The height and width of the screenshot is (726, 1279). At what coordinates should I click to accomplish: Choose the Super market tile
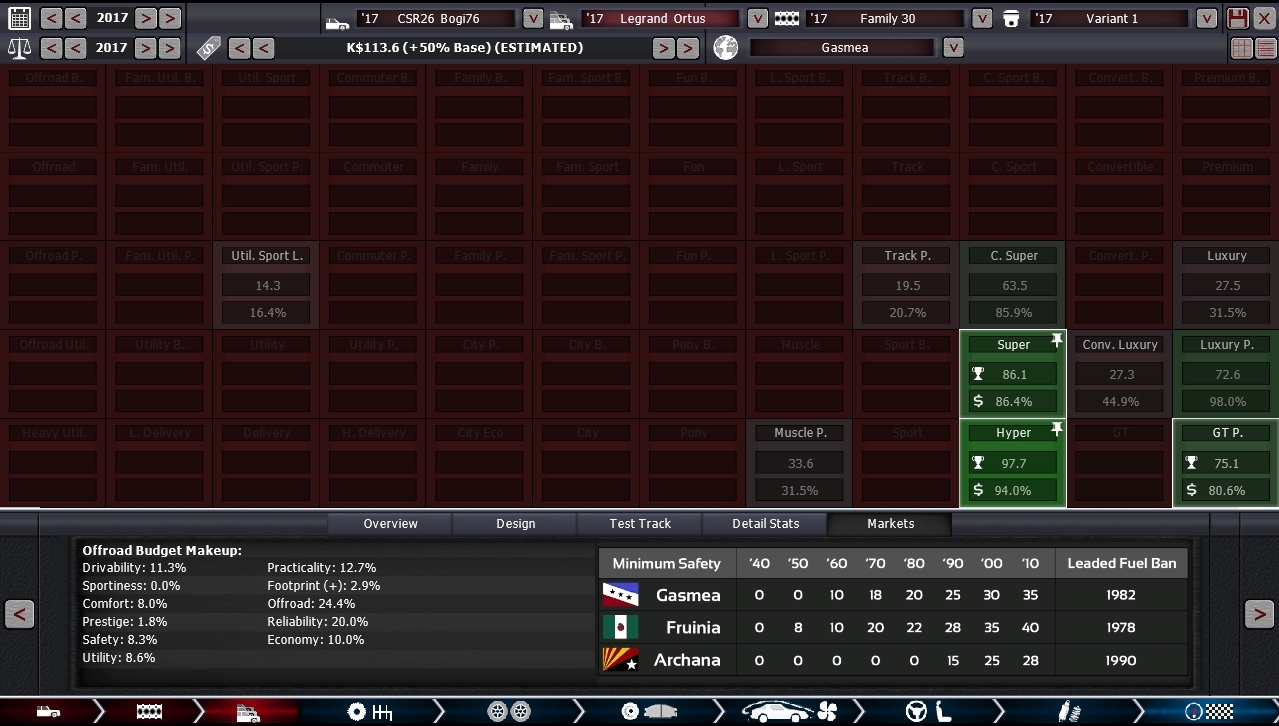[x=1013, y=374]
